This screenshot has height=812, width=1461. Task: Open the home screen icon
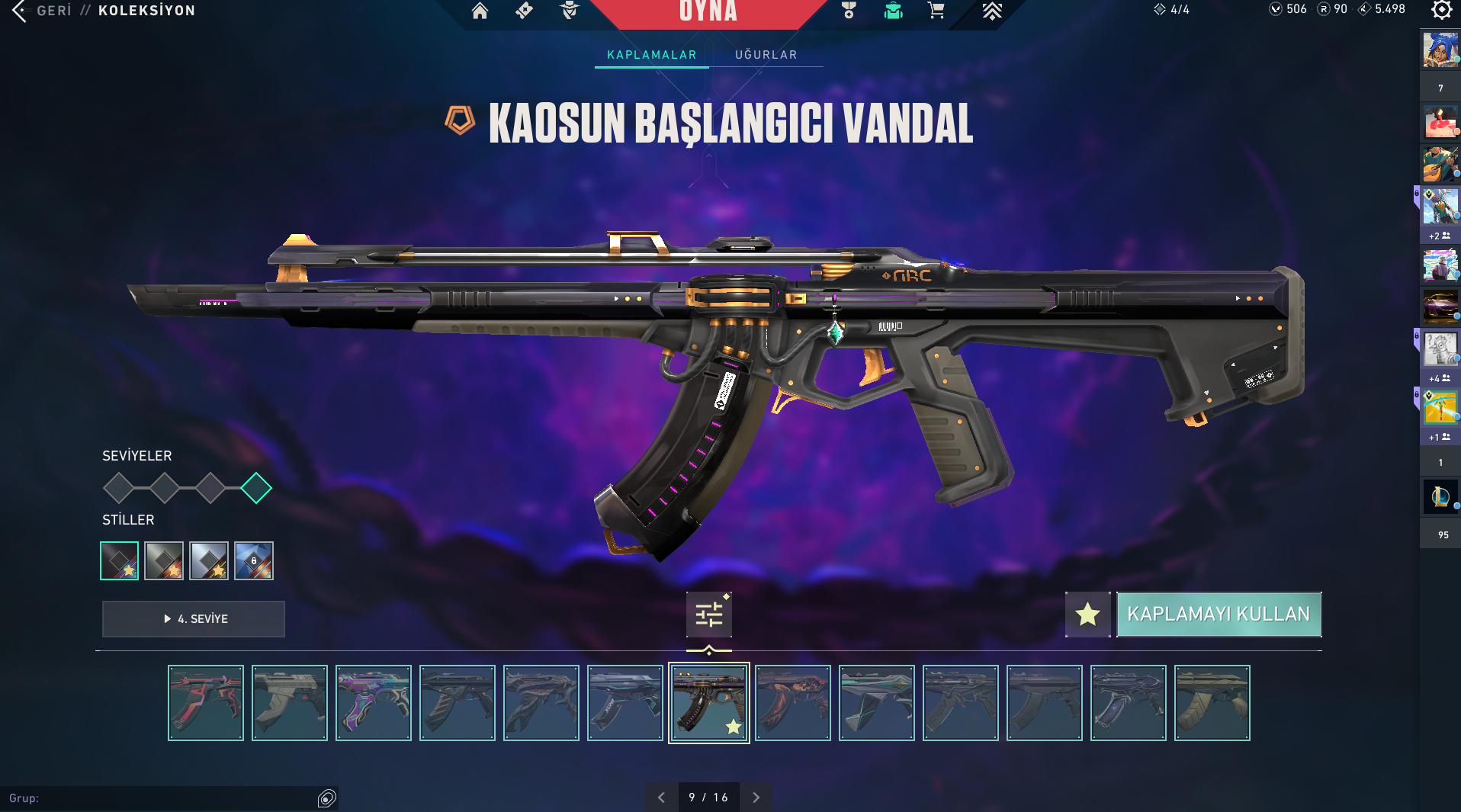click(x=480, y=11)
